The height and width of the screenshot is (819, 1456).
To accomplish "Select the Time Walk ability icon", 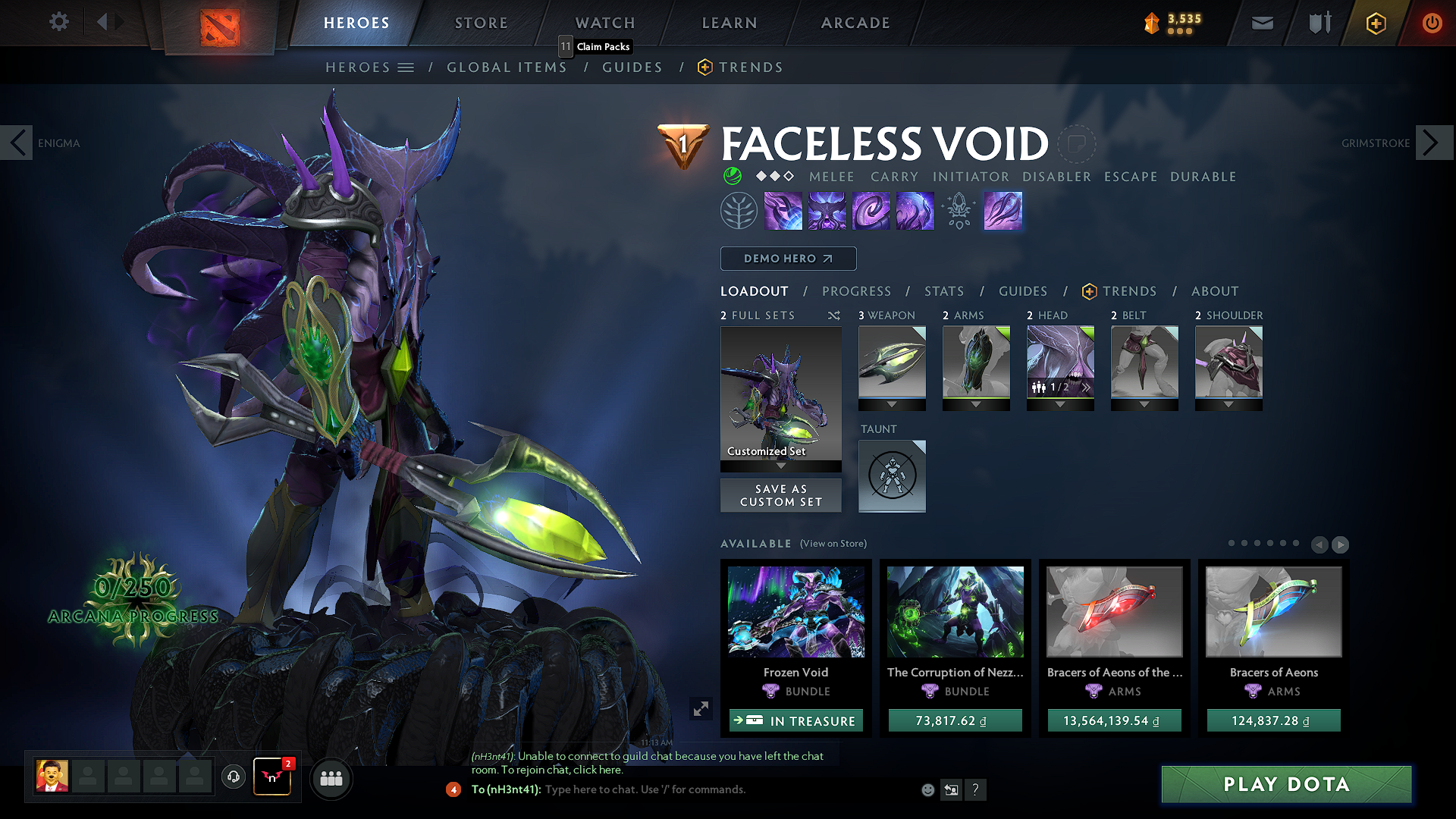I will pyautogui.click(x=783, y=210).
